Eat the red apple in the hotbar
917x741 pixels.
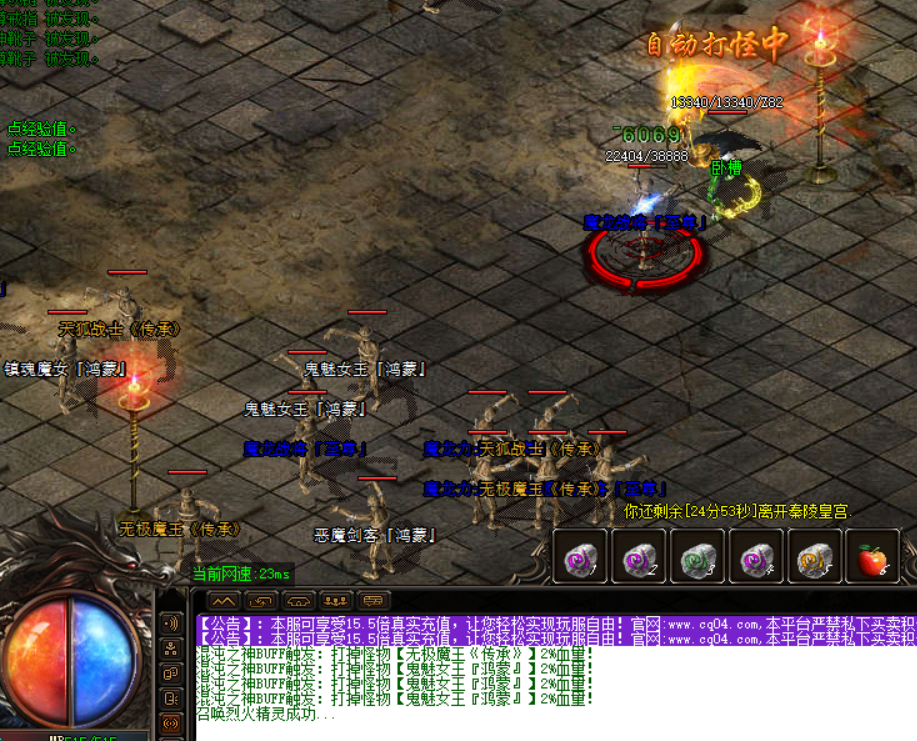pyautogui.click(x=872, y=558)
